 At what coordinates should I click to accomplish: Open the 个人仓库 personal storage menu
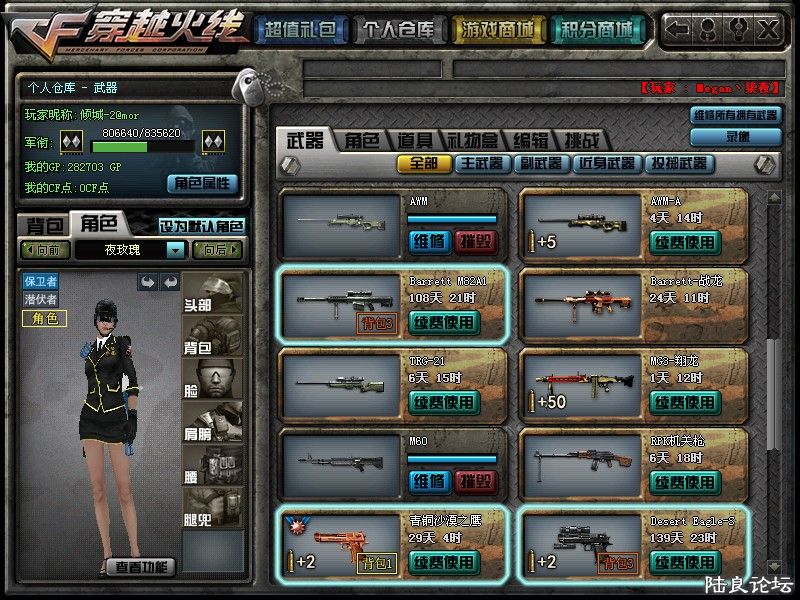(397, 30)
